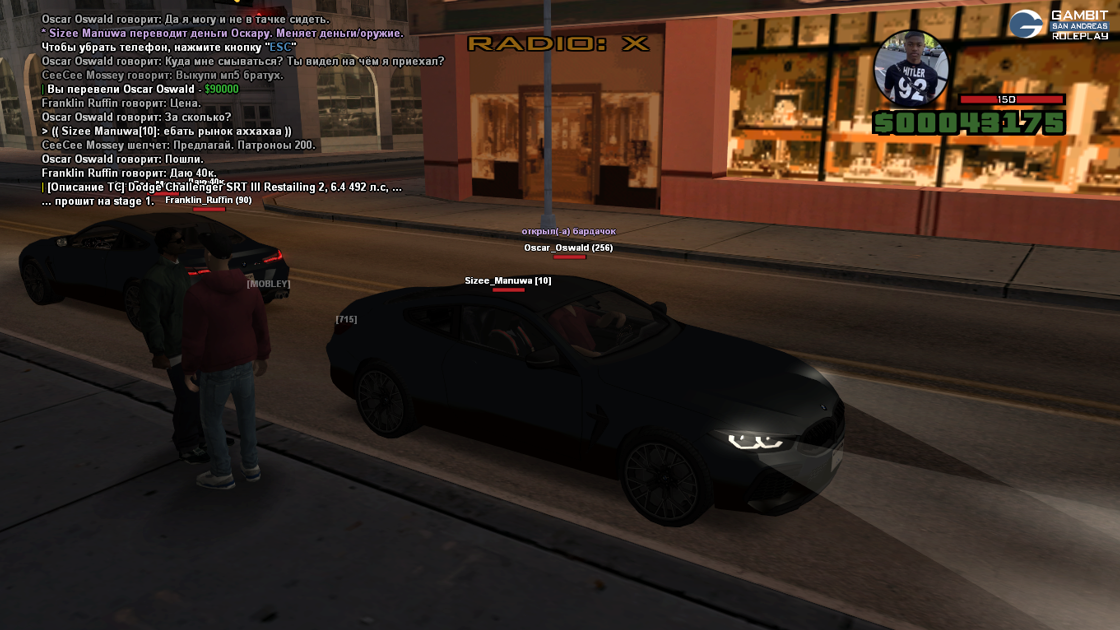Click the character portrait icon

pos(911,69)
